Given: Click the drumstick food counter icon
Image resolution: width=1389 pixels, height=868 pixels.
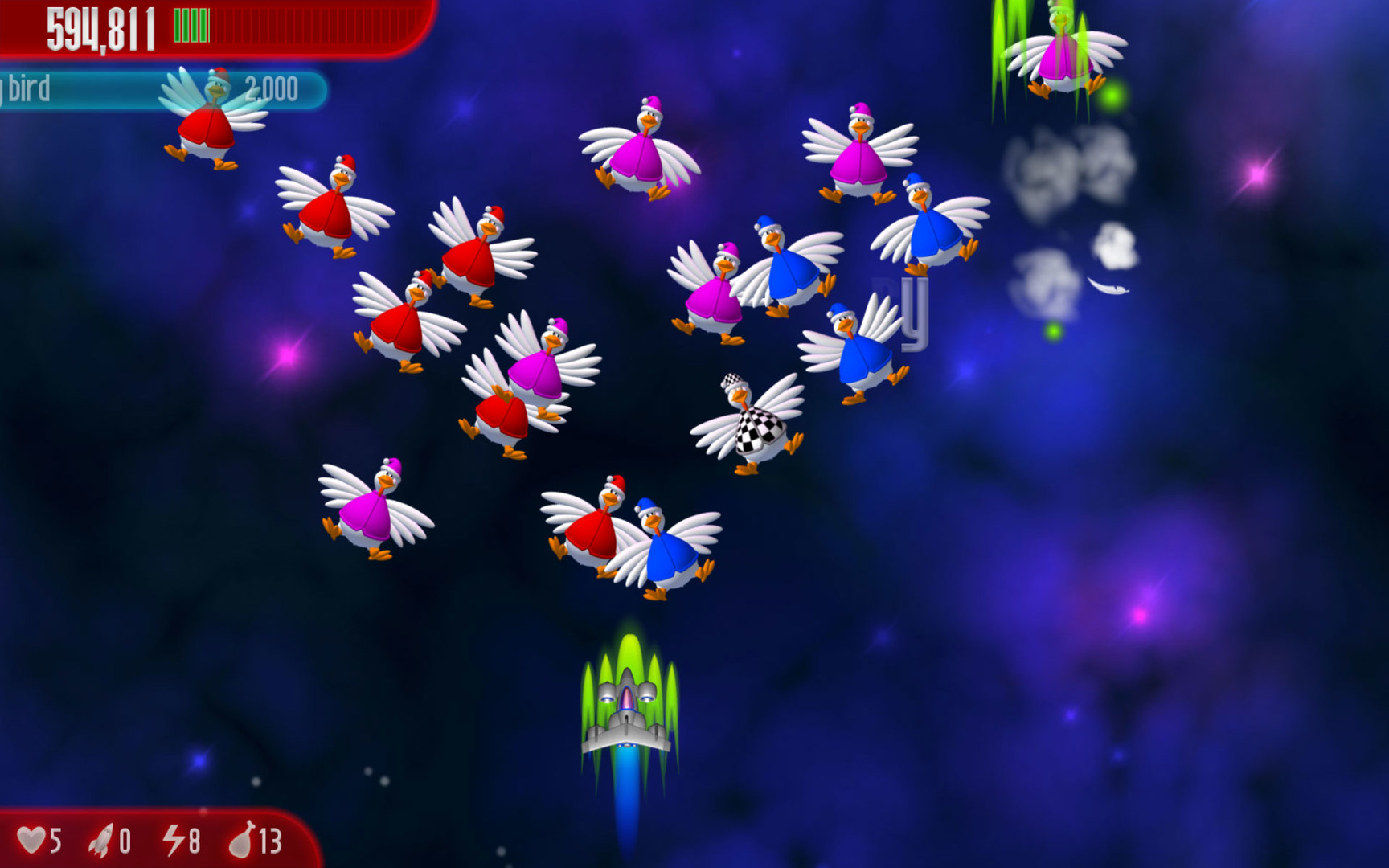Looking at the screenshot, I should click(245, 840).
